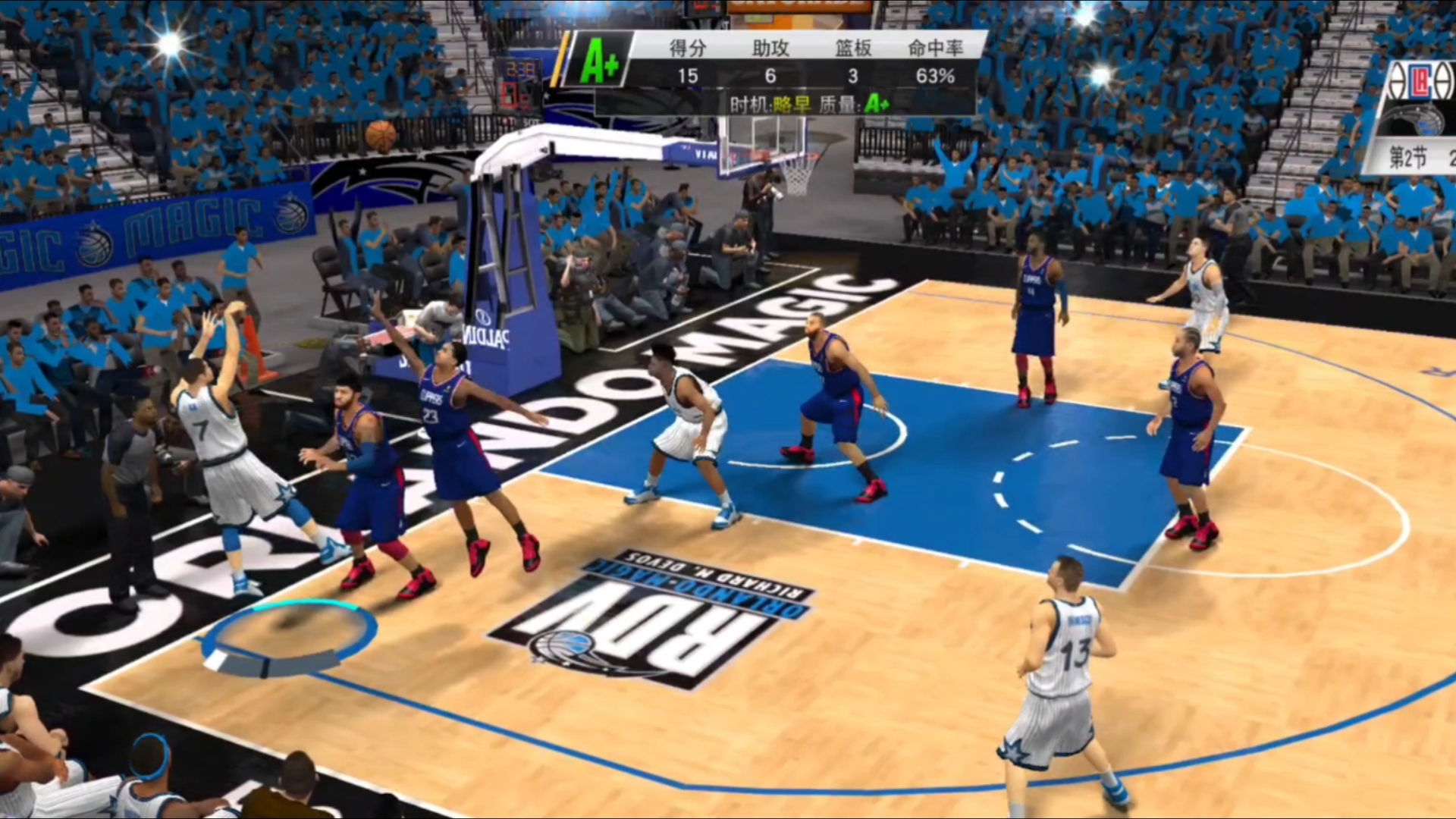Click the Clippers logo on the scoreboard
The image size is (1456, 819).
click(1421, 82)
